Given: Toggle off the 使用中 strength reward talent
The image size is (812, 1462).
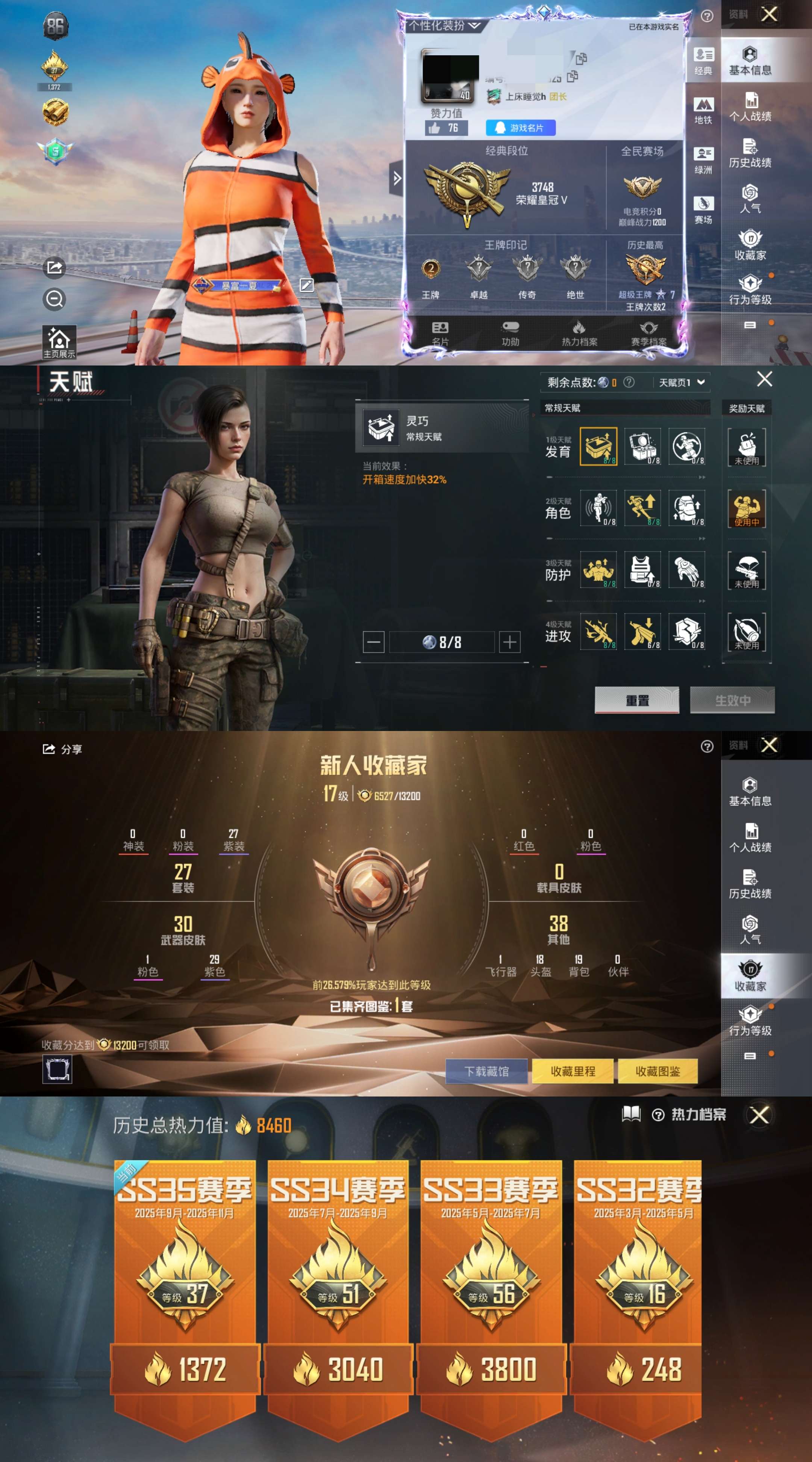Looking at the screenshot, I should click(x=747, y=510).
